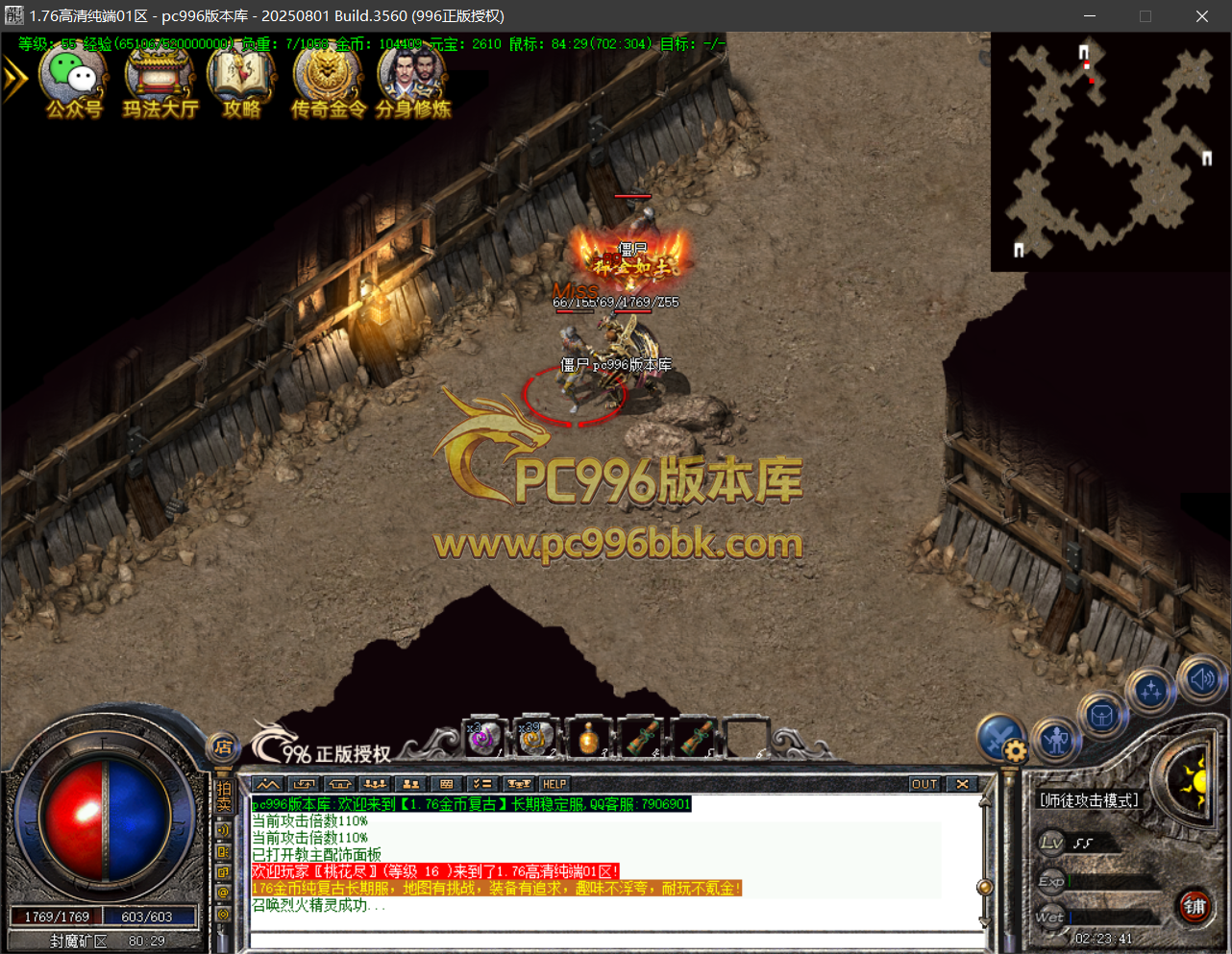Open the sparkle skills icon

pyautogui.click(x=1151, y=690)
